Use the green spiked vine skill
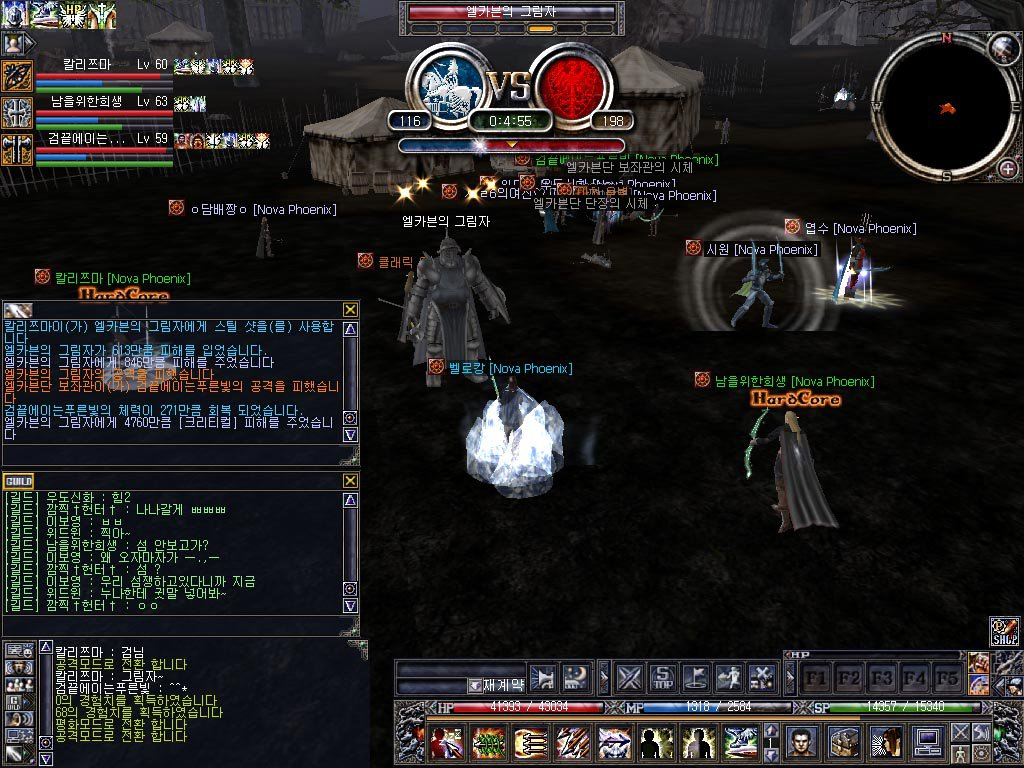This screenshot has height=768, width=1024. 487,743
